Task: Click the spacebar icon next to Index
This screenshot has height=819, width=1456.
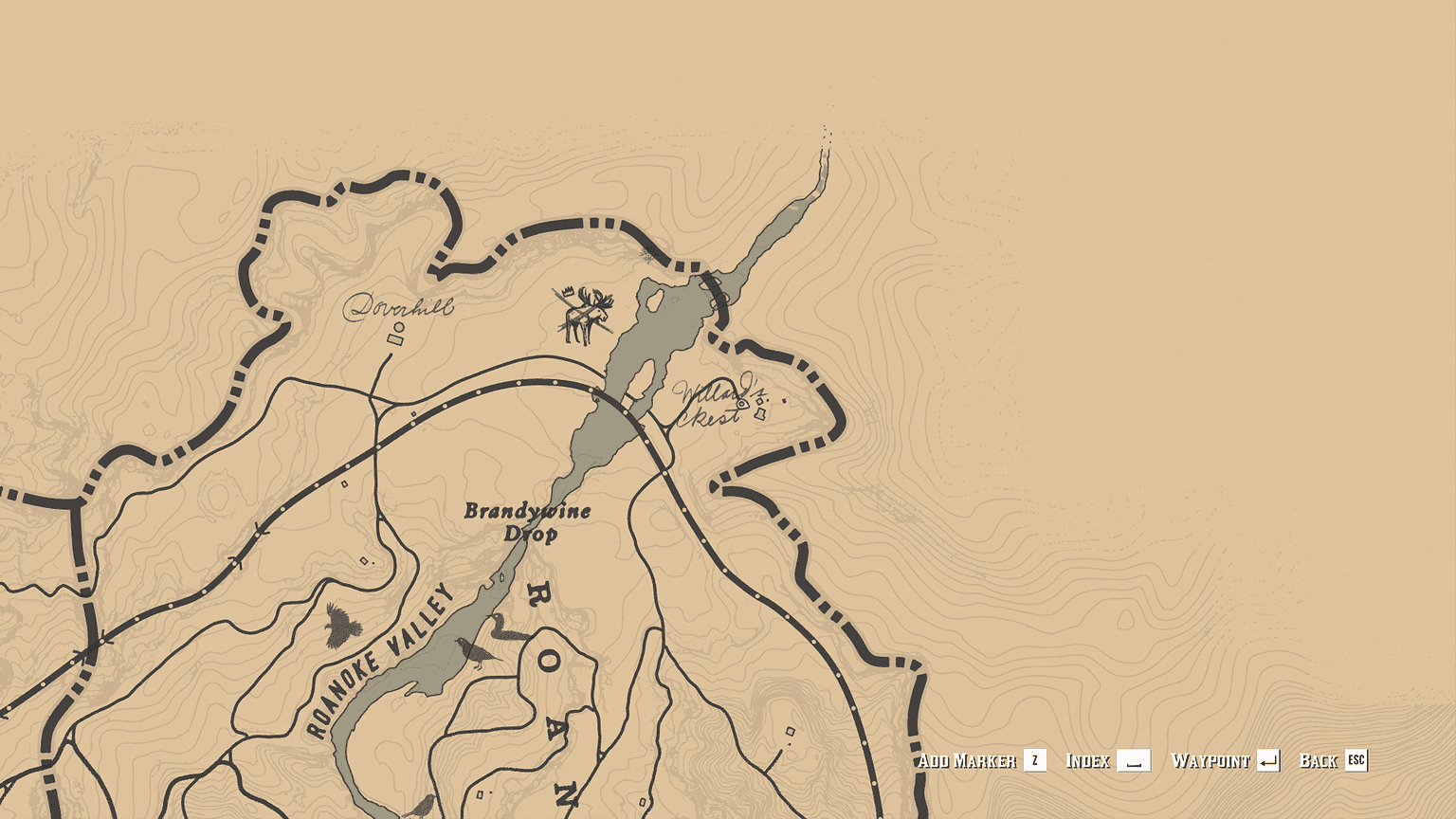Action: pos(1134,759)
